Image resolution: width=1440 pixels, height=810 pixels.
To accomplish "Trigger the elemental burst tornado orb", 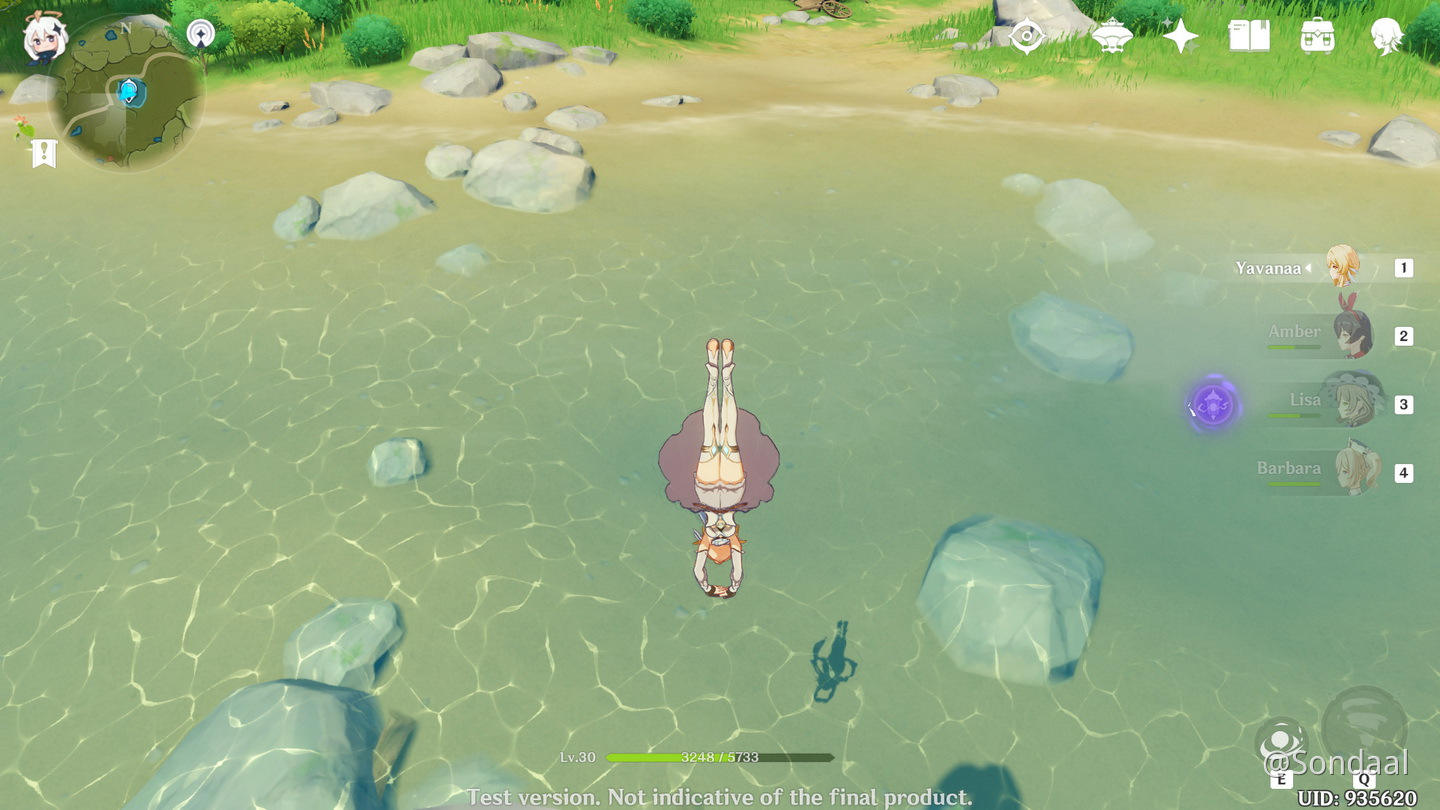I will (1364, 726).
